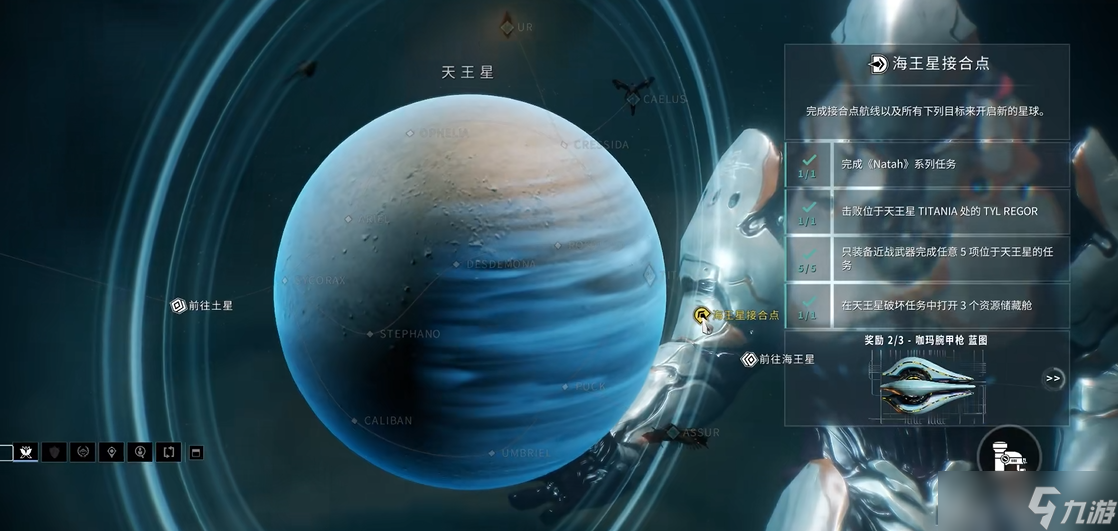Screen dimensions: 1118x531
Task: Show the next junction reward with the arrow button
Action: [1052, 378]
